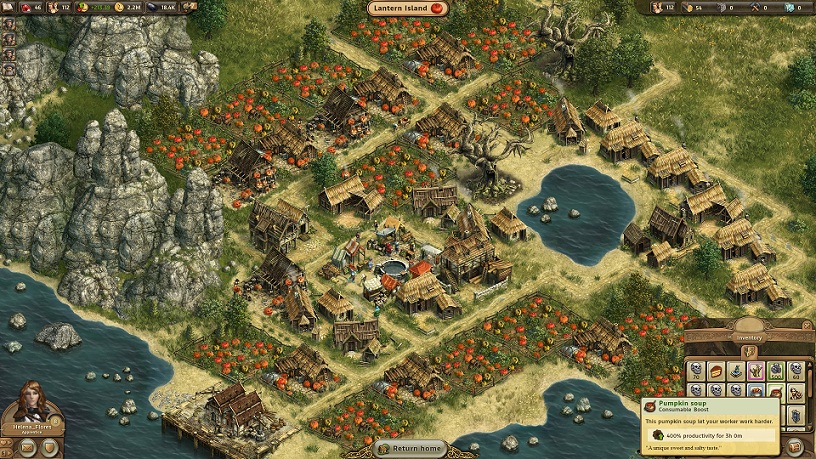Open the treasure chest button
Viewport: 816px width, 459px height.
pos(796,446)
